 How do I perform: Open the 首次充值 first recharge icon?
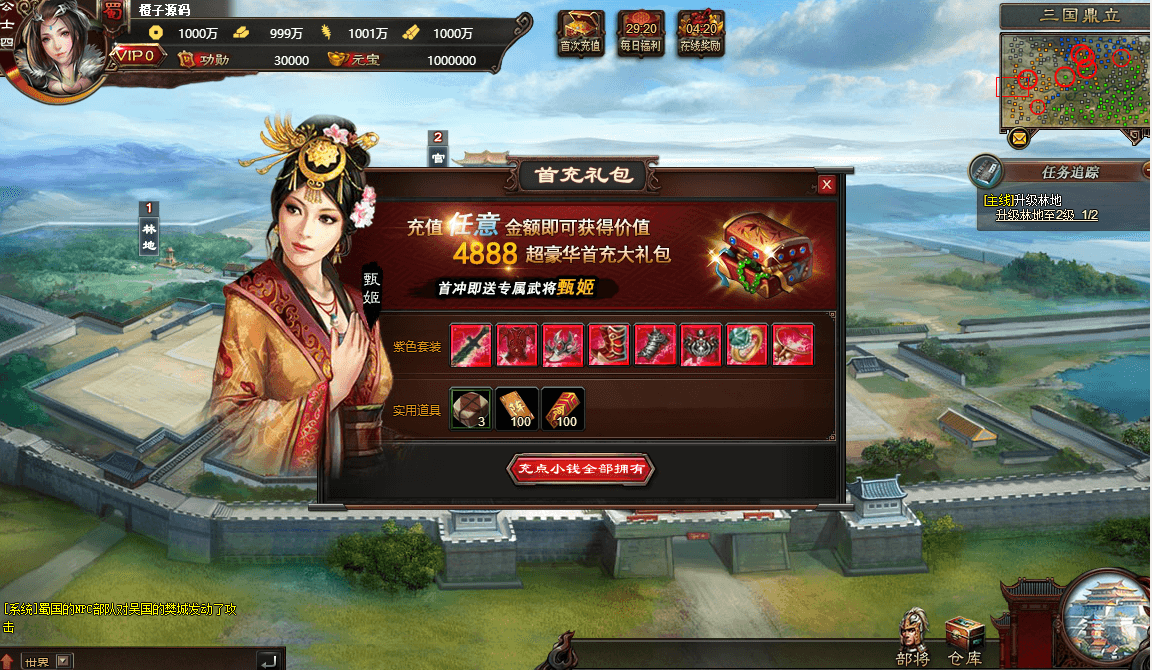coord(580,32)
